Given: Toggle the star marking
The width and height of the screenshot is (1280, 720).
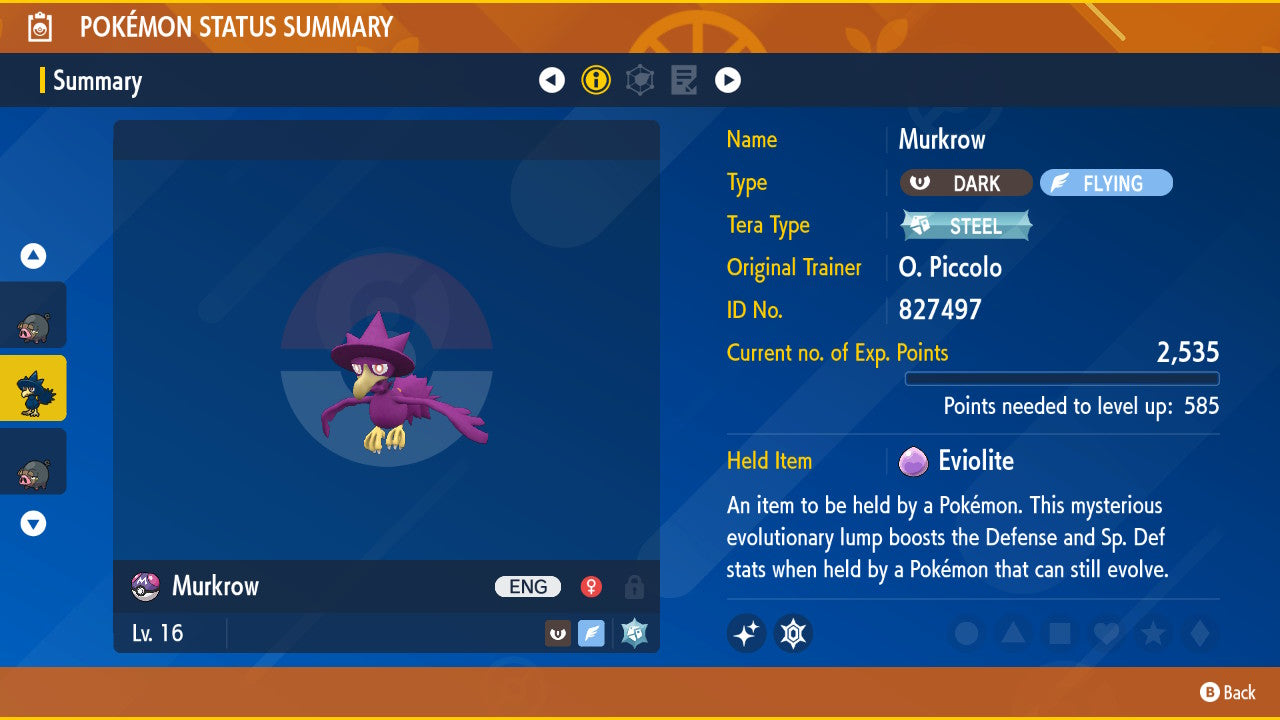Looking at the screenshot, I should tap(1153, 633).
